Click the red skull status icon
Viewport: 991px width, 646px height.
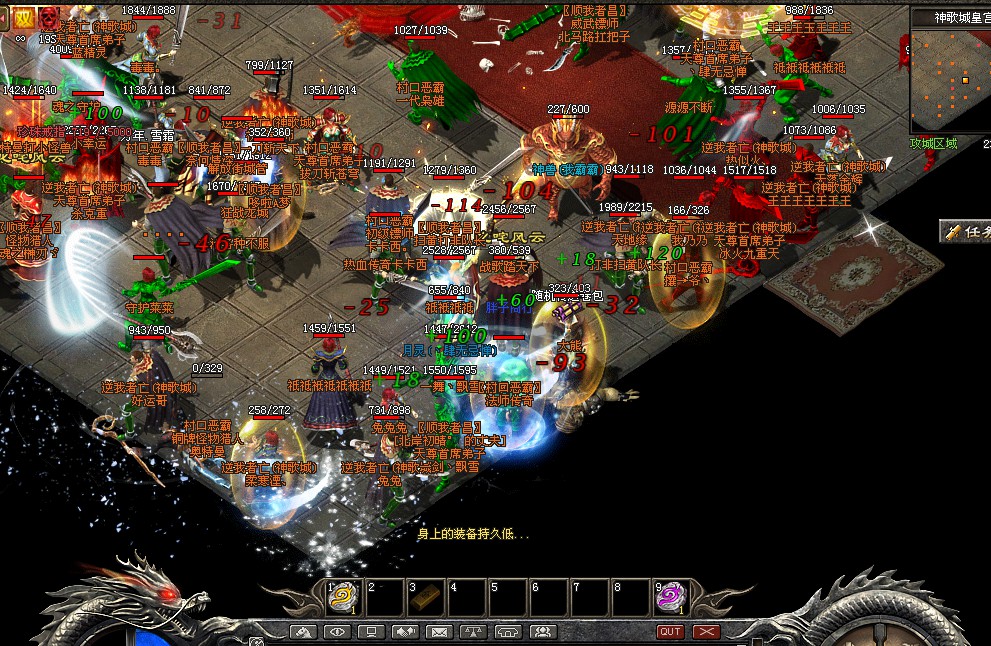tap(48, 17)
